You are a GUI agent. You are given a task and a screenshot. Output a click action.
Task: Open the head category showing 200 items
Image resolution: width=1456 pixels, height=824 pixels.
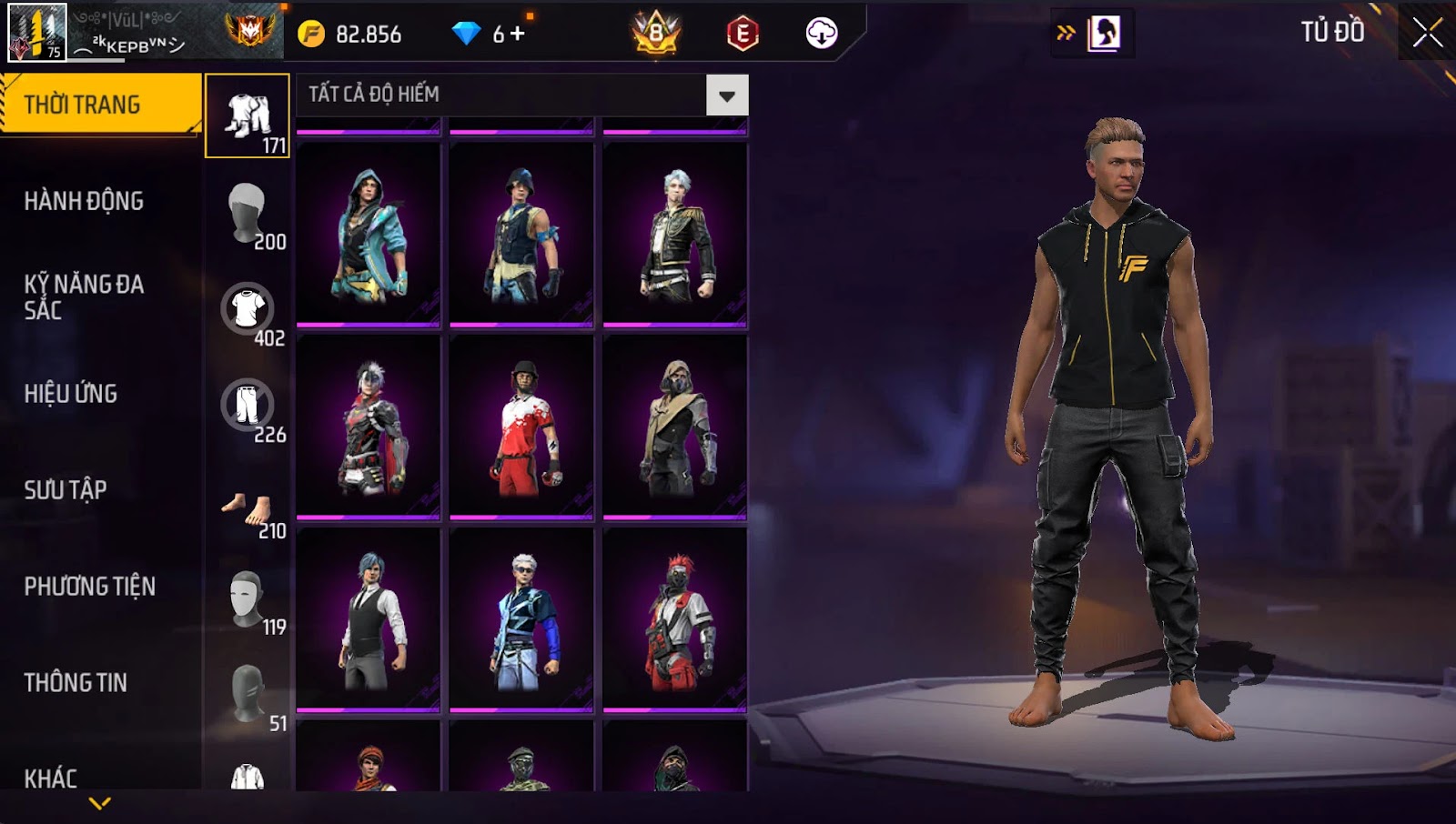(x=248, y=213)
